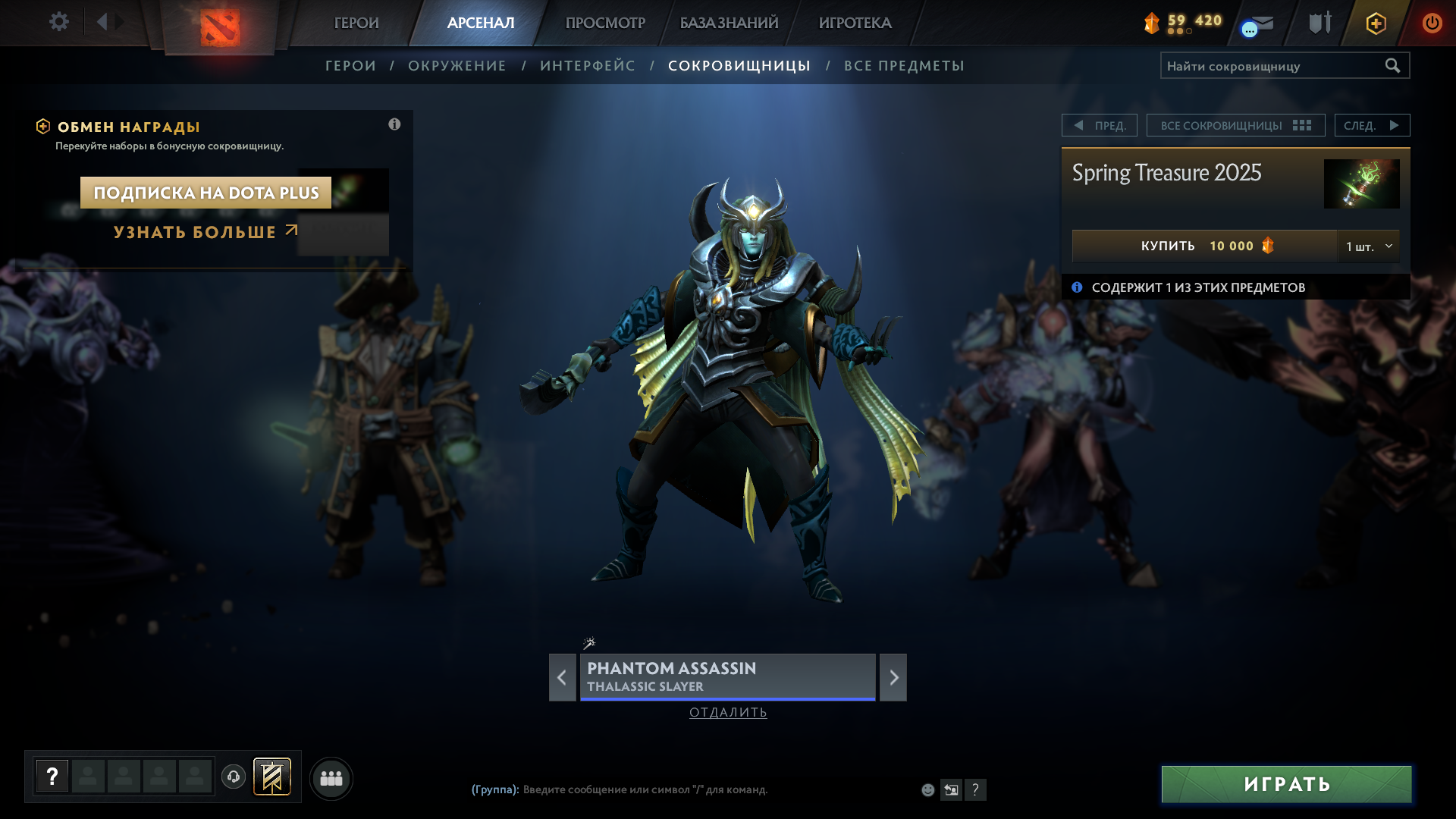Open the settings gear menu

(58, 22)
